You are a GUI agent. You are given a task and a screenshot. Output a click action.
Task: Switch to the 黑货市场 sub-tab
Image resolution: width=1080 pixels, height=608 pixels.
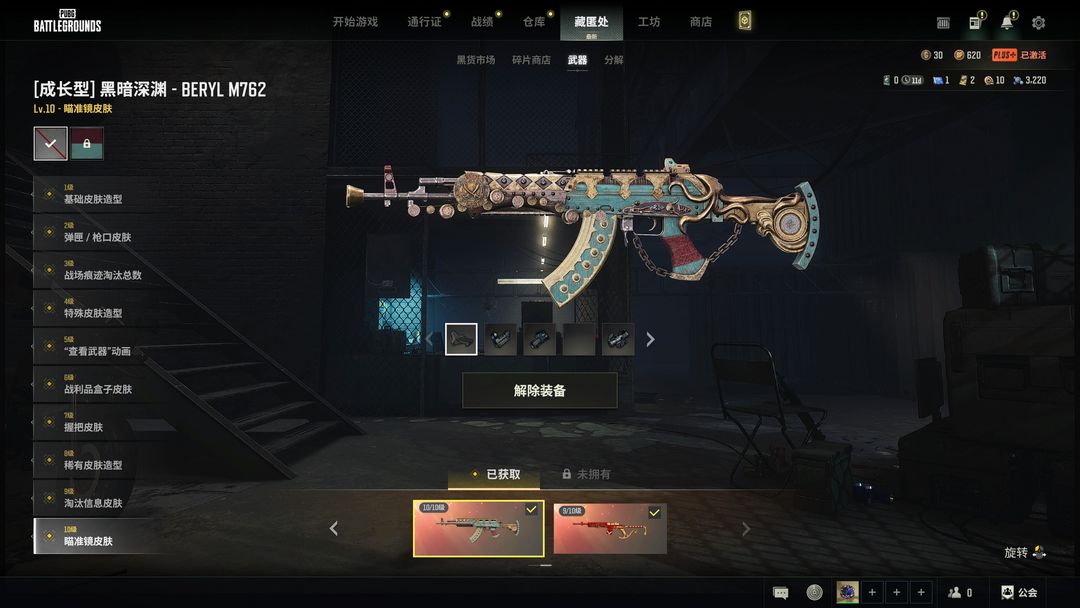pyautogui.click(x=476, y=60)
